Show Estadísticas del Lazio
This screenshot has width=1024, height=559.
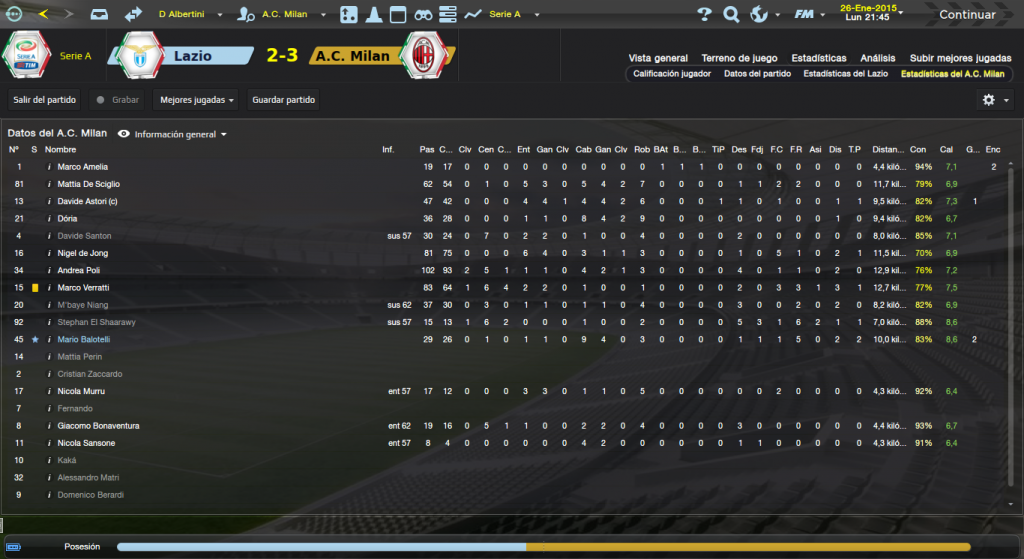click(846, 74)
